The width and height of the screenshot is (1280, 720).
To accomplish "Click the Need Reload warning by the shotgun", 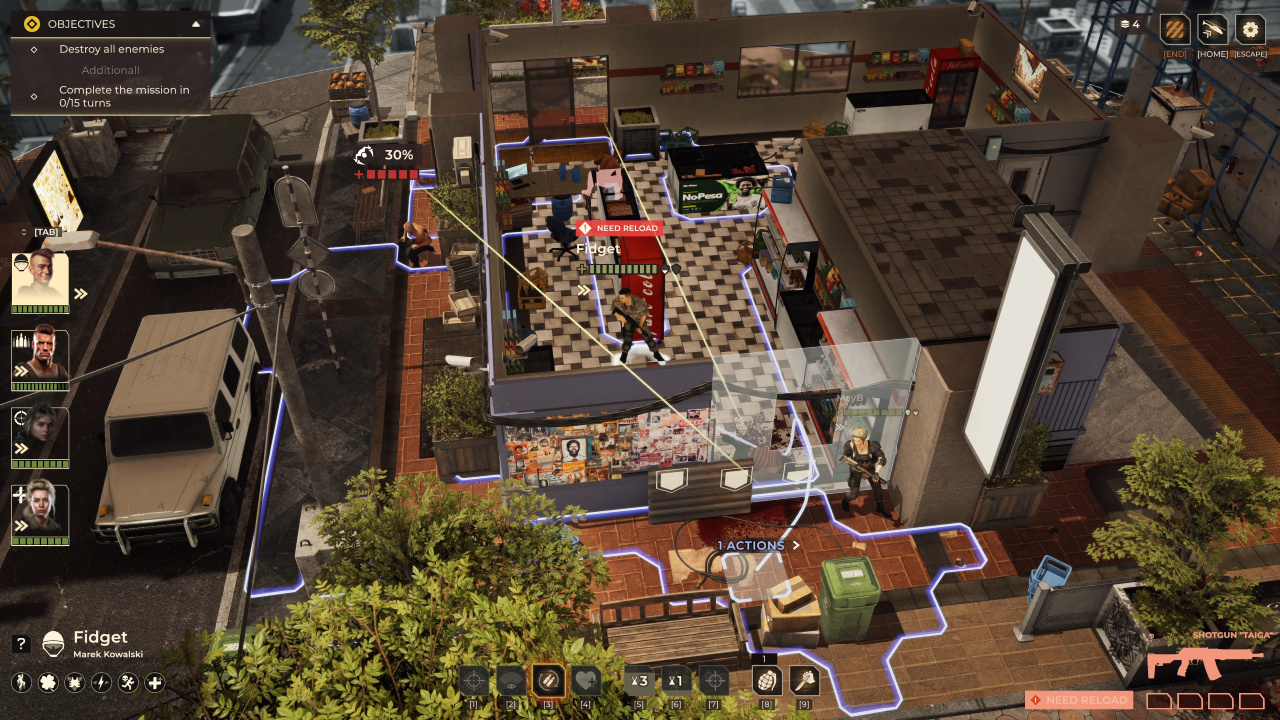I will pyautogui.click(x=1079, y=700).
